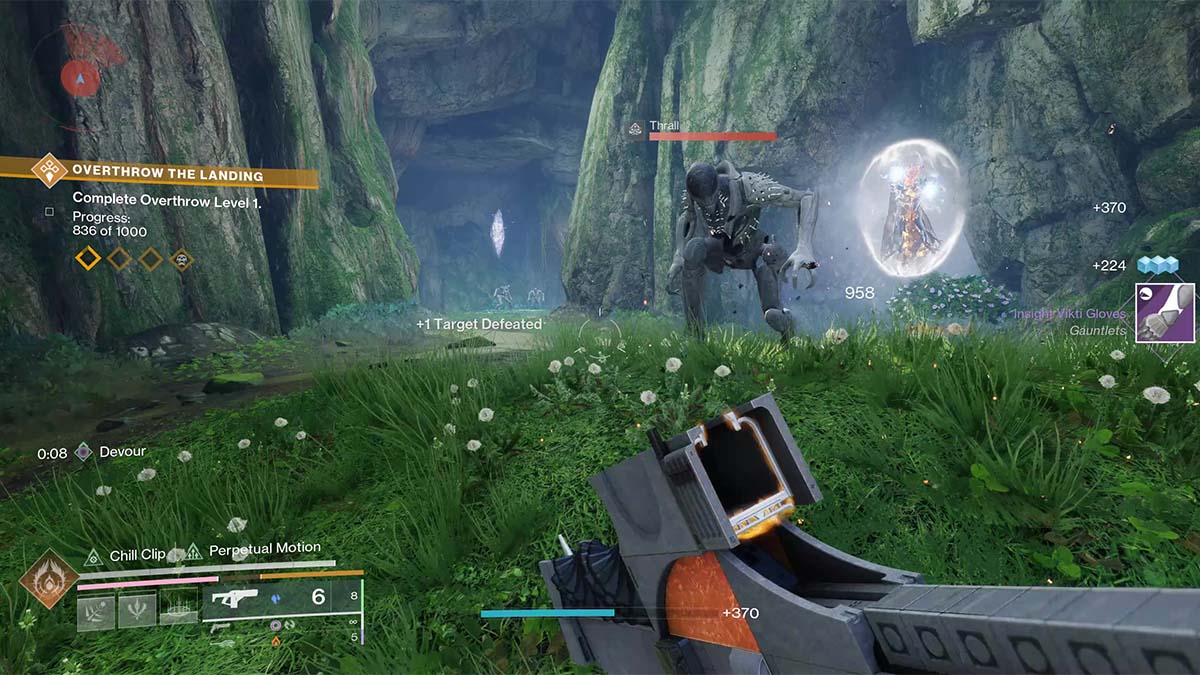Activate the melee ability icon
The width and height of the screenshot is (1200, 675).
(137, 611)
